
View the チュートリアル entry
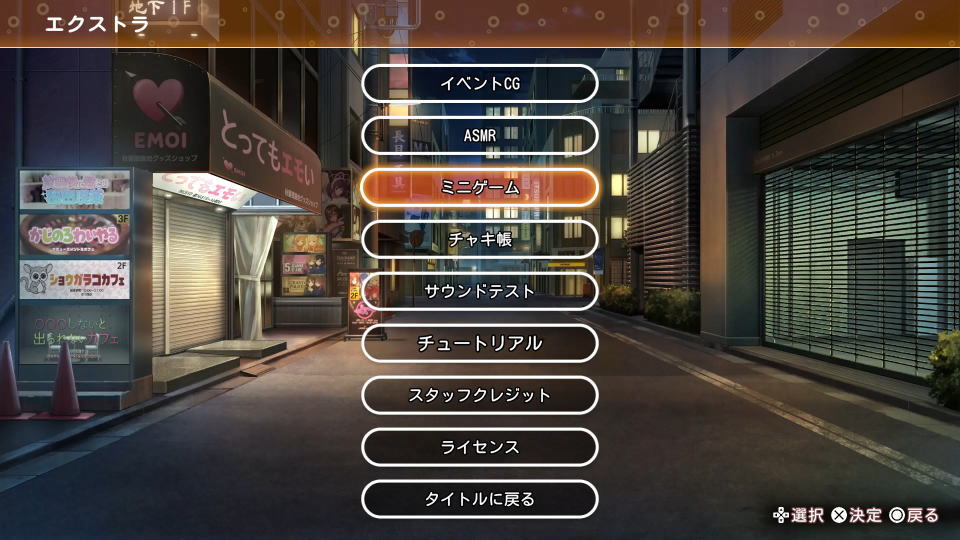click(480, 343)
